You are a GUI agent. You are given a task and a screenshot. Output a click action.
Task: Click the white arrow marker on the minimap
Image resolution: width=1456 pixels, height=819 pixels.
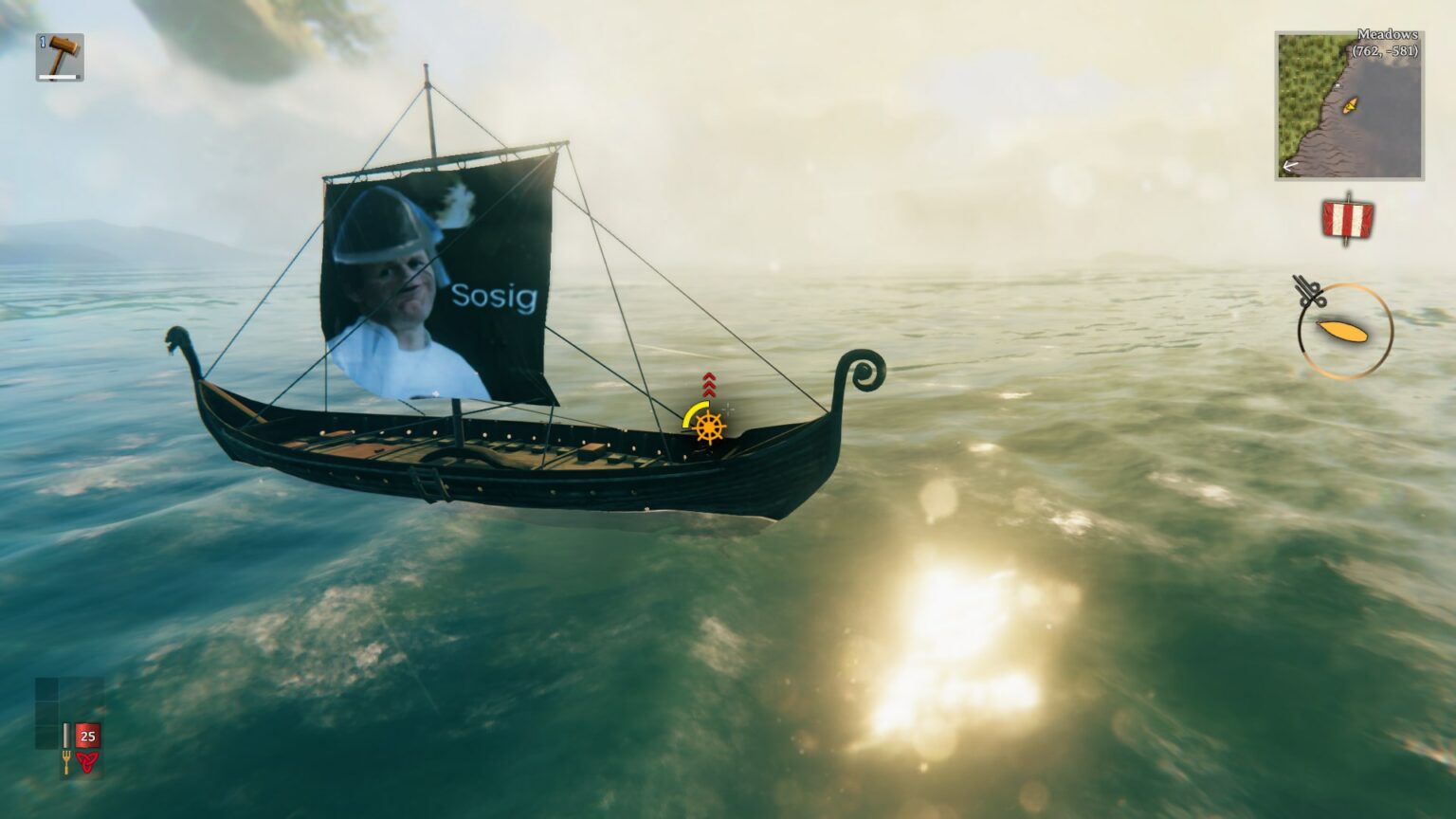pyautogui.click(x=1289, y=168)
